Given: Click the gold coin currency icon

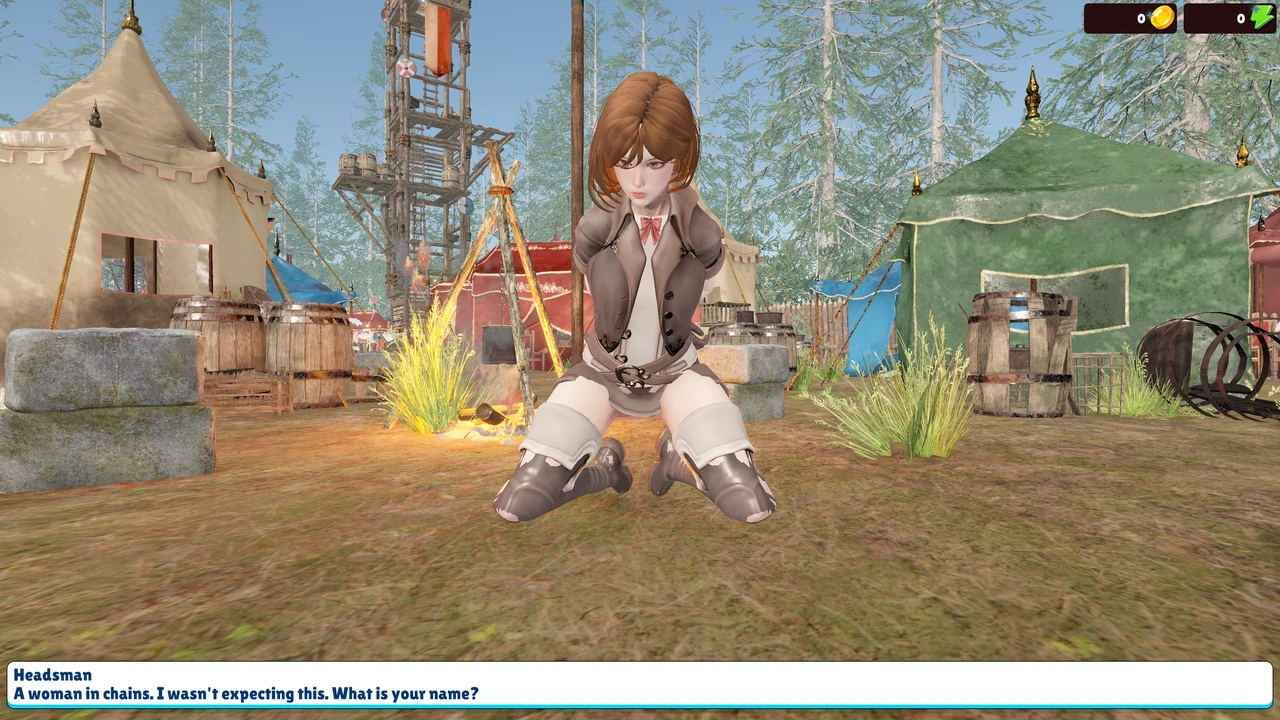Looking at the screenshot, I should pos(1160,18).
